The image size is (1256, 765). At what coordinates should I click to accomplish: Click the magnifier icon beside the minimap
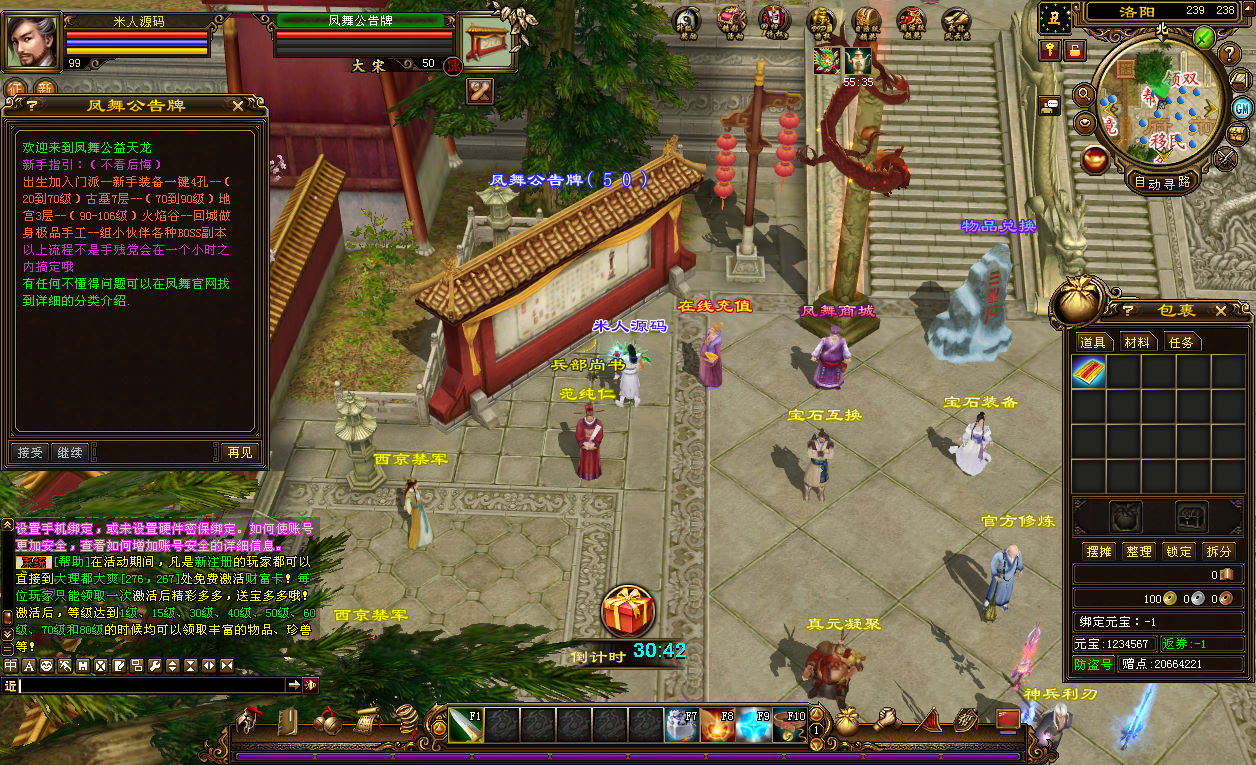coord(1083,94)
